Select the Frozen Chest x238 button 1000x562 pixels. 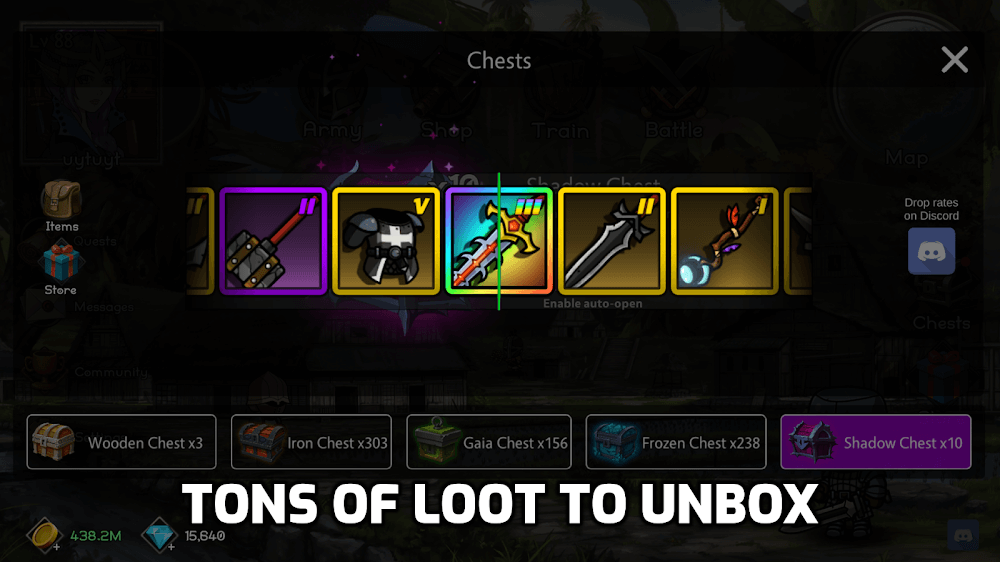(676, 442)
